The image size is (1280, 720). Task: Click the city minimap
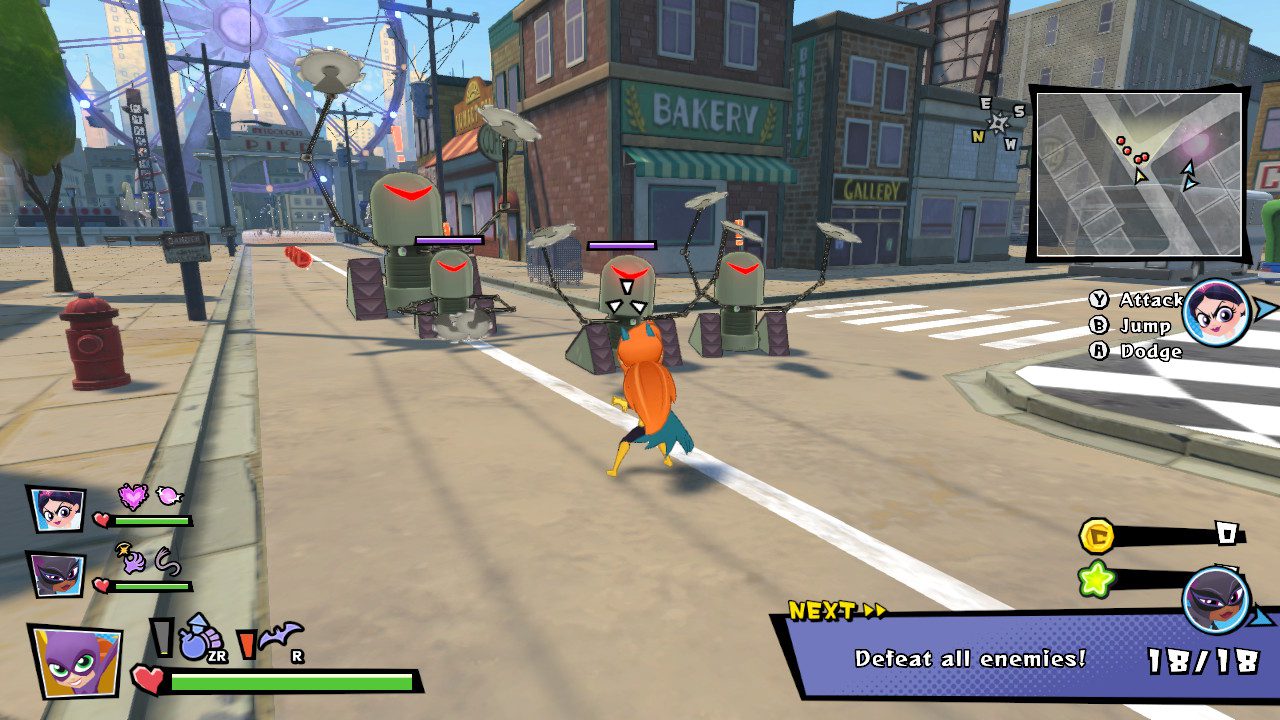coord(1139,172)
